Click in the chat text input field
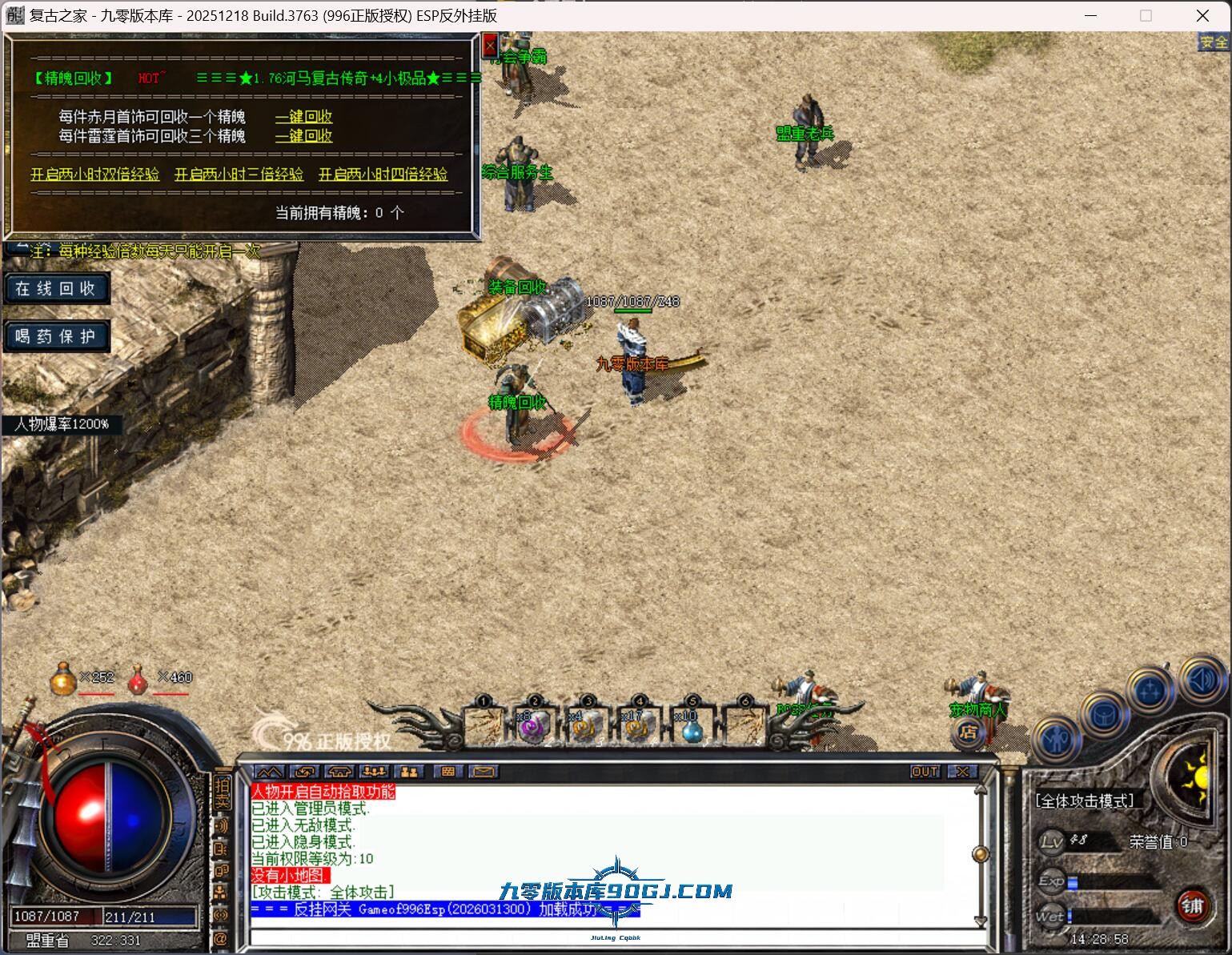This screenshot has width=1232, height=955. coord(608,938)
